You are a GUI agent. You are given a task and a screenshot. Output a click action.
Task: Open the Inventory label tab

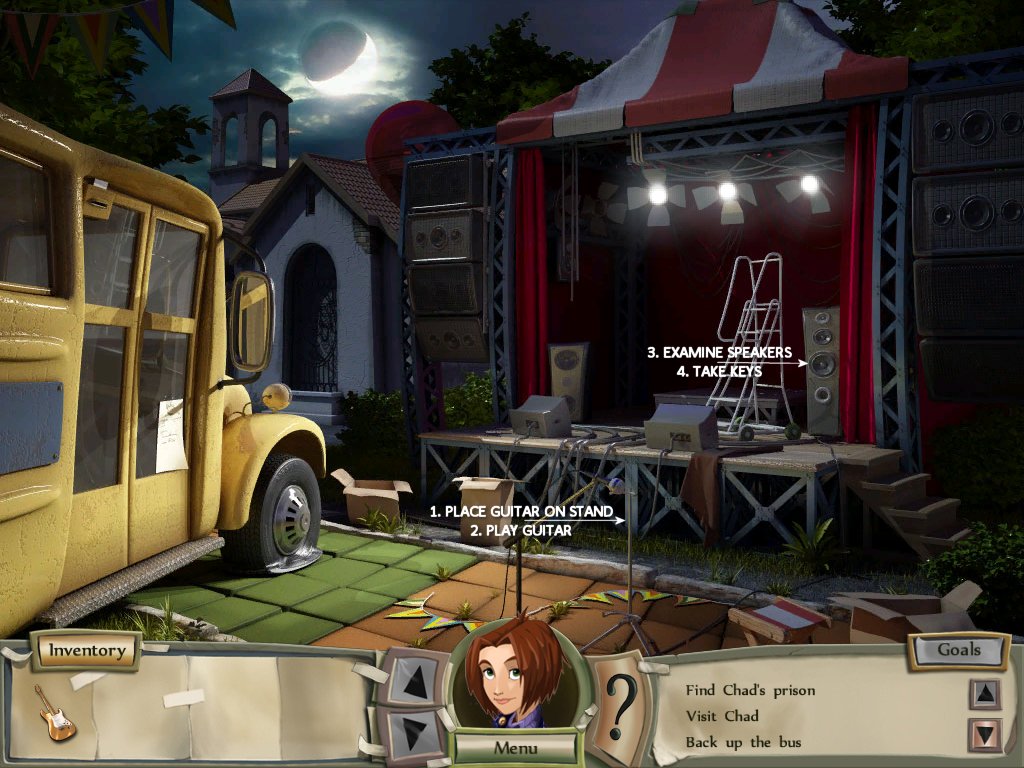pyautogui.click(x=87, y=651)
